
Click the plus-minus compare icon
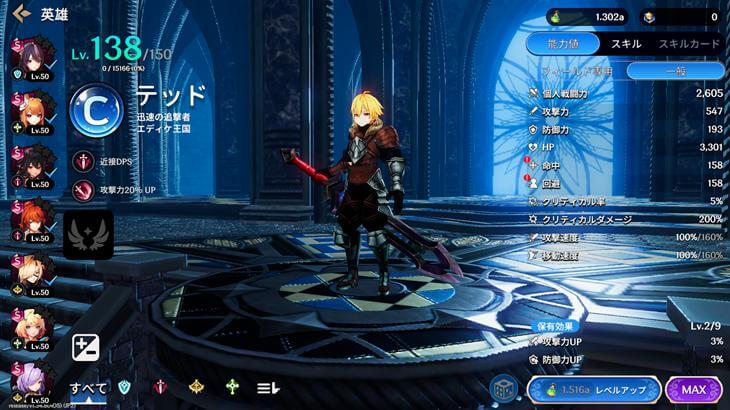click(x=86, y=348)
